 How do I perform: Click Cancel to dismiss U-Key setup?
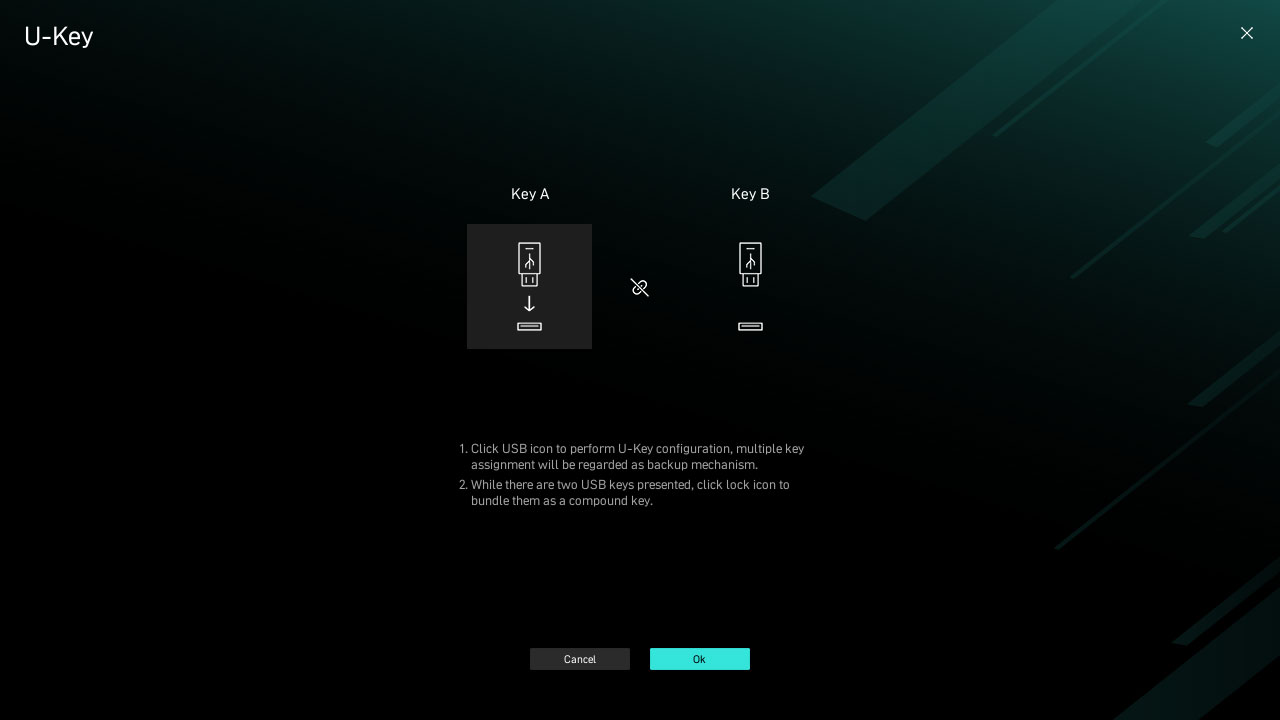580,659
